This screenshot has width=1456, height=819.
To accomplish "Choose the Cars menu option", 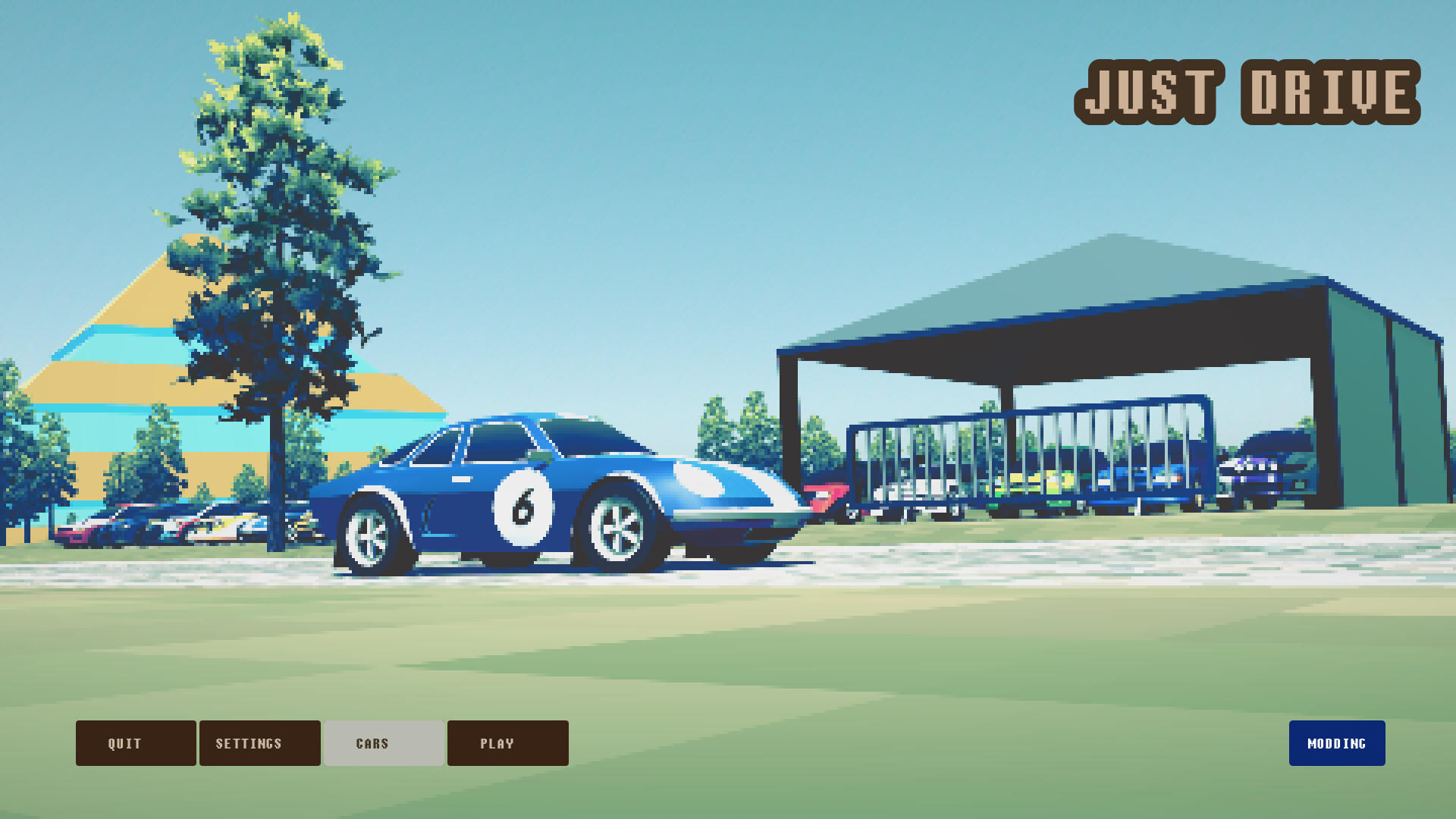I will point(384,743).
